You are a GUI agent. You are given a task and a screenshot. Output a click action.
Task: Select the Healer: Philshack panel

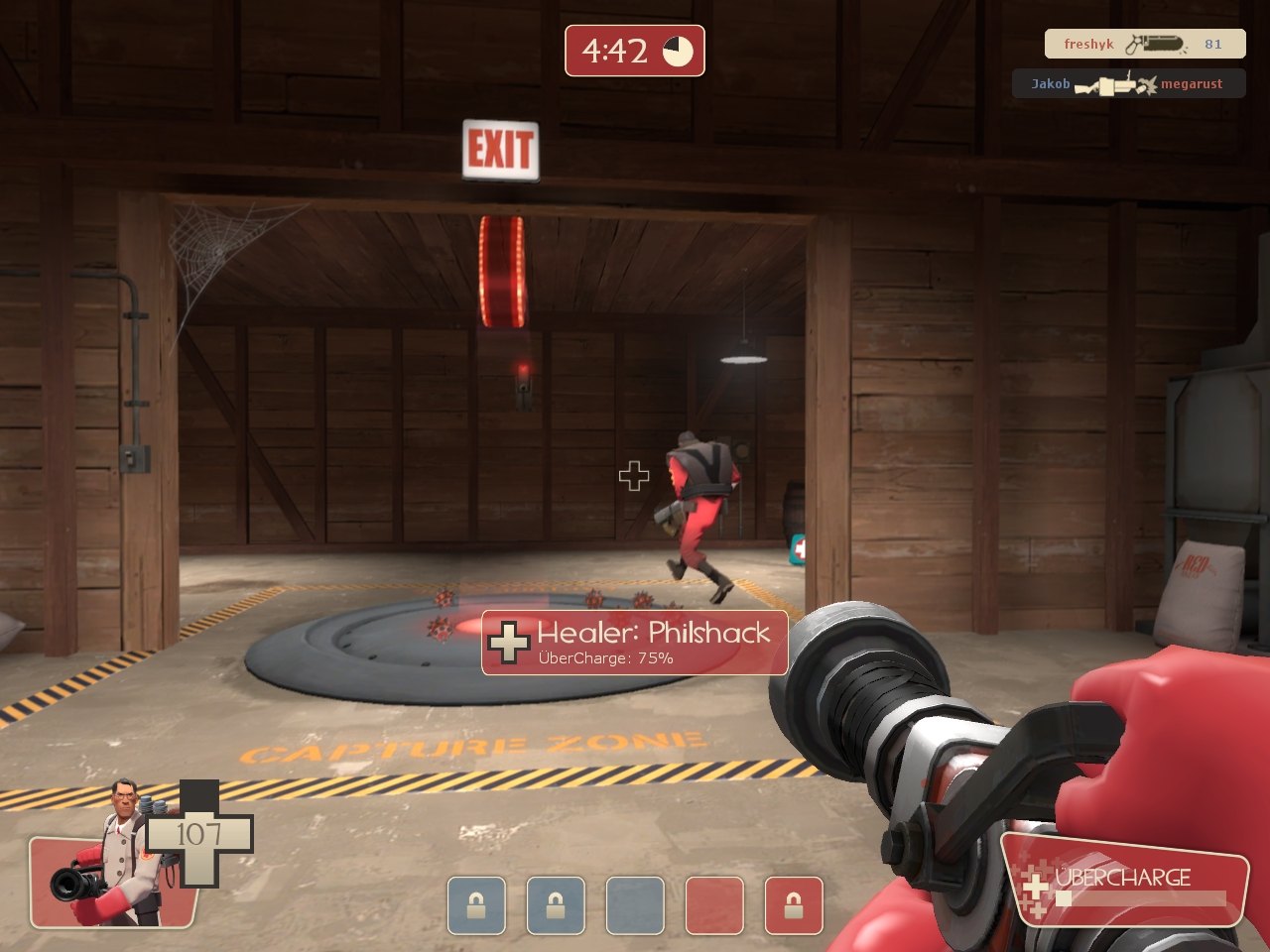(x=635, y=643)
